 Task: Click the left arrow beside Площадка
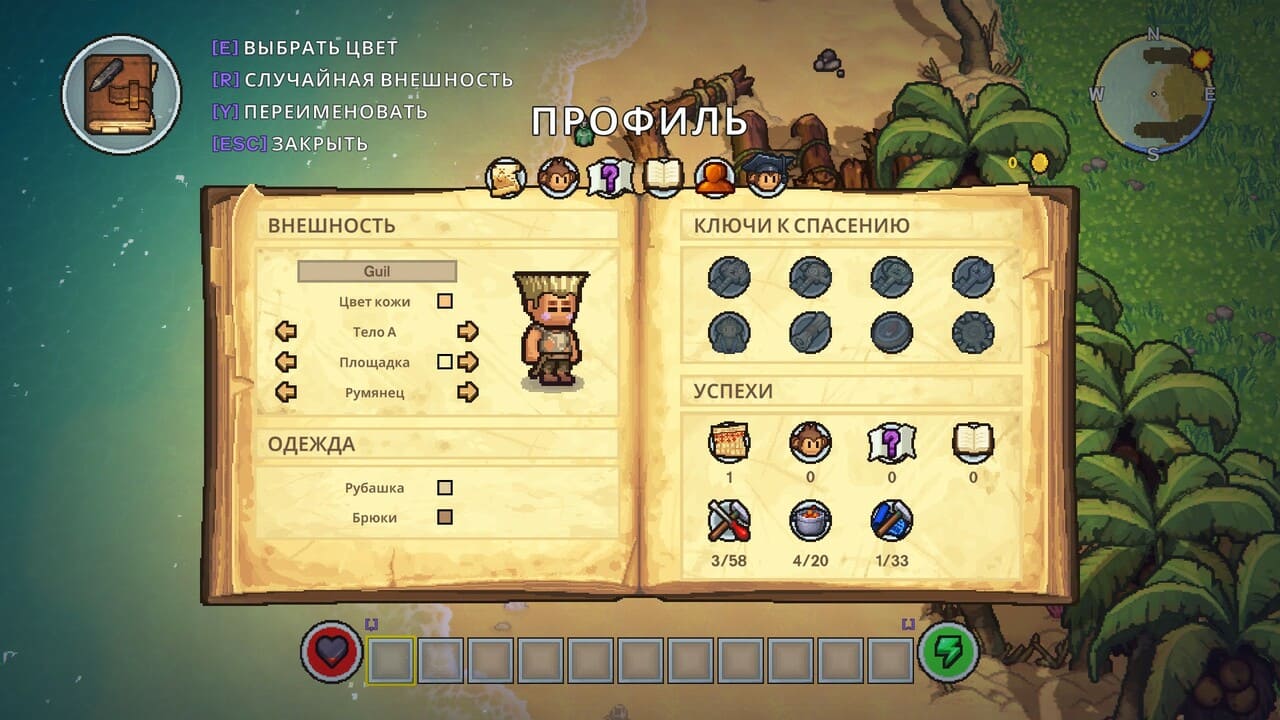coord(286,362)
